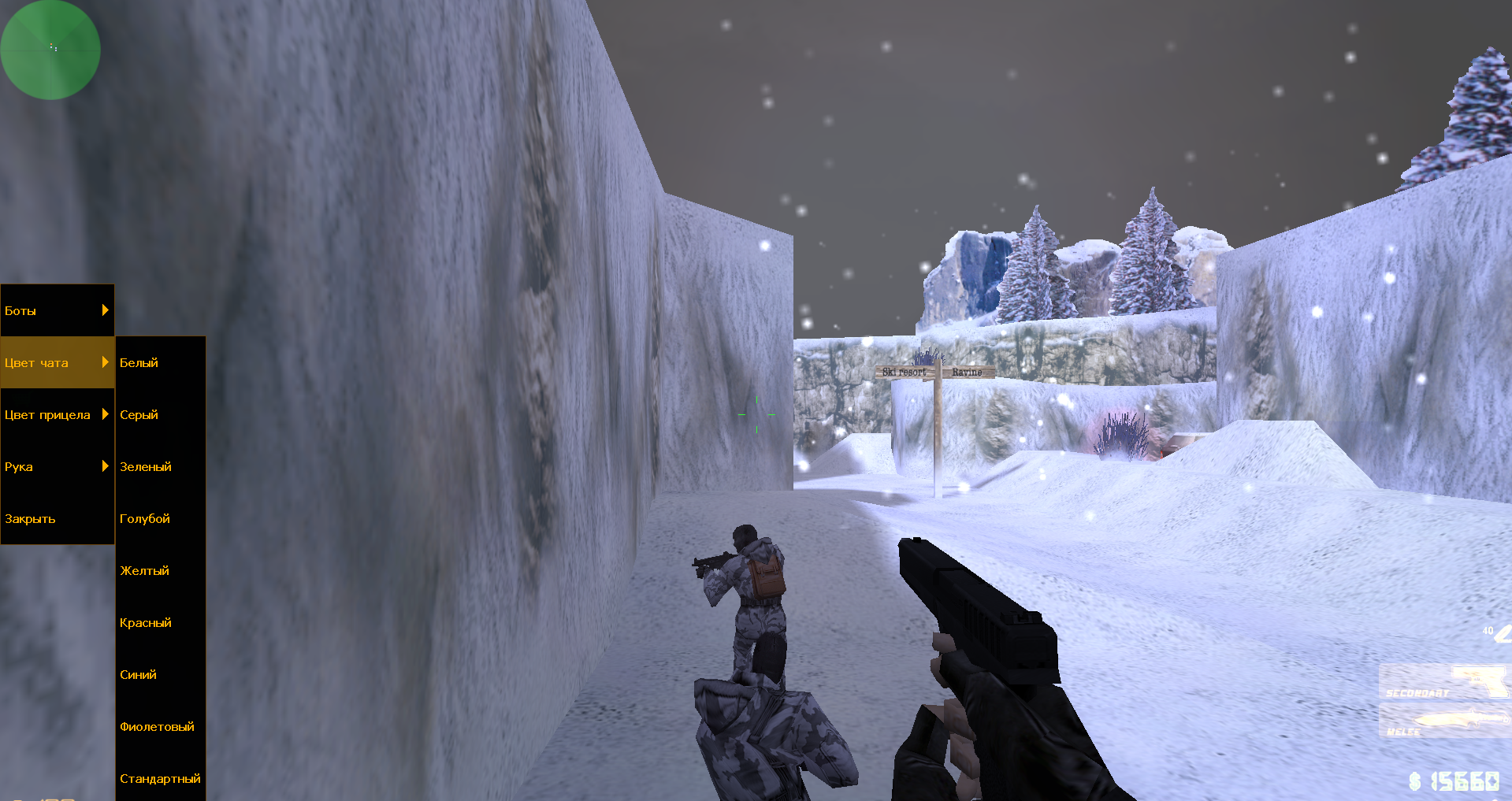This screenshot has width=1512, height=801.
Task: Pick Голубой chat color
Action: (160, 518)
